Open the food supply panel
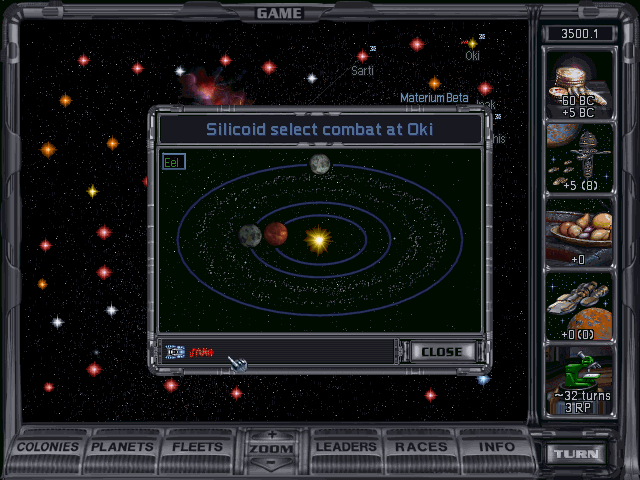This screenshot has height=480, width=640. (579, 234)
